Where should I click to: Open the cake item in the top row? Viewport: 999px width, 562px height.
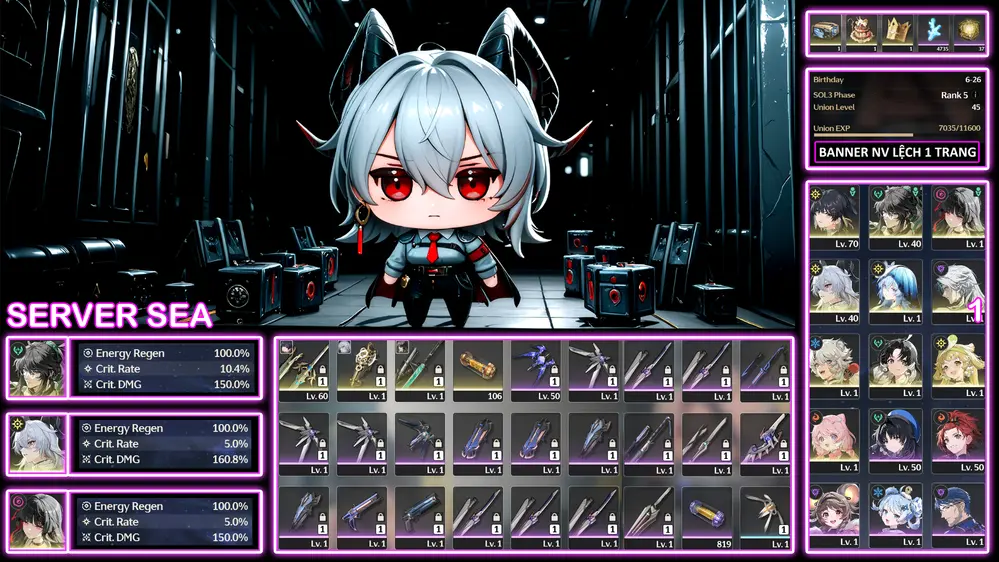coord(860,32)
